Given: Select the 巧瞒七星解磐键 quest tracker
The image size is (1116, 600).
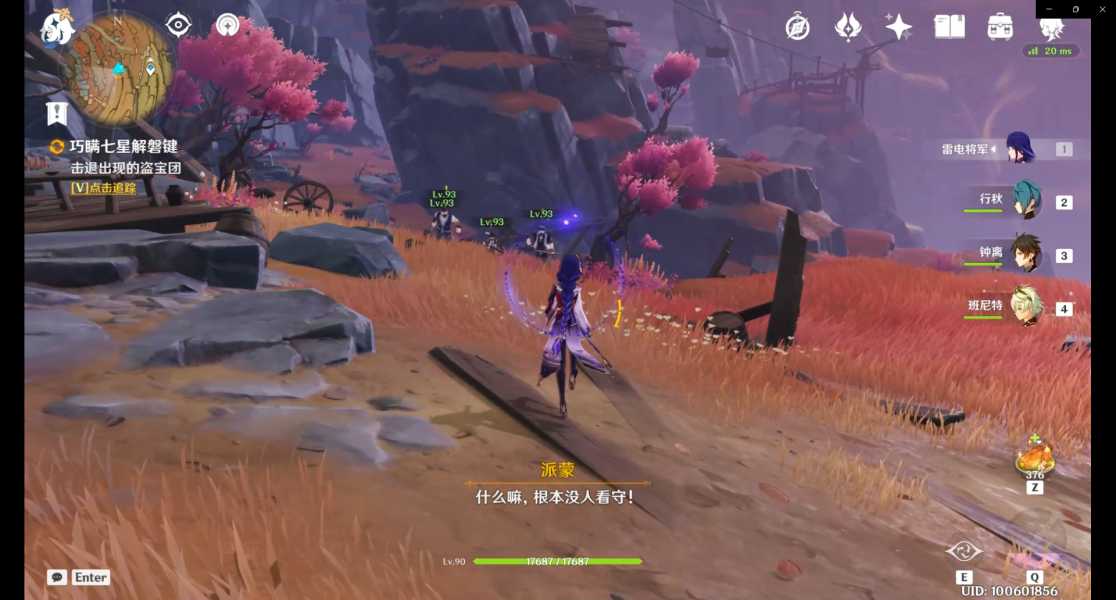Looking at the screenshot, I should pyautogui.click(x=123, y=147).
